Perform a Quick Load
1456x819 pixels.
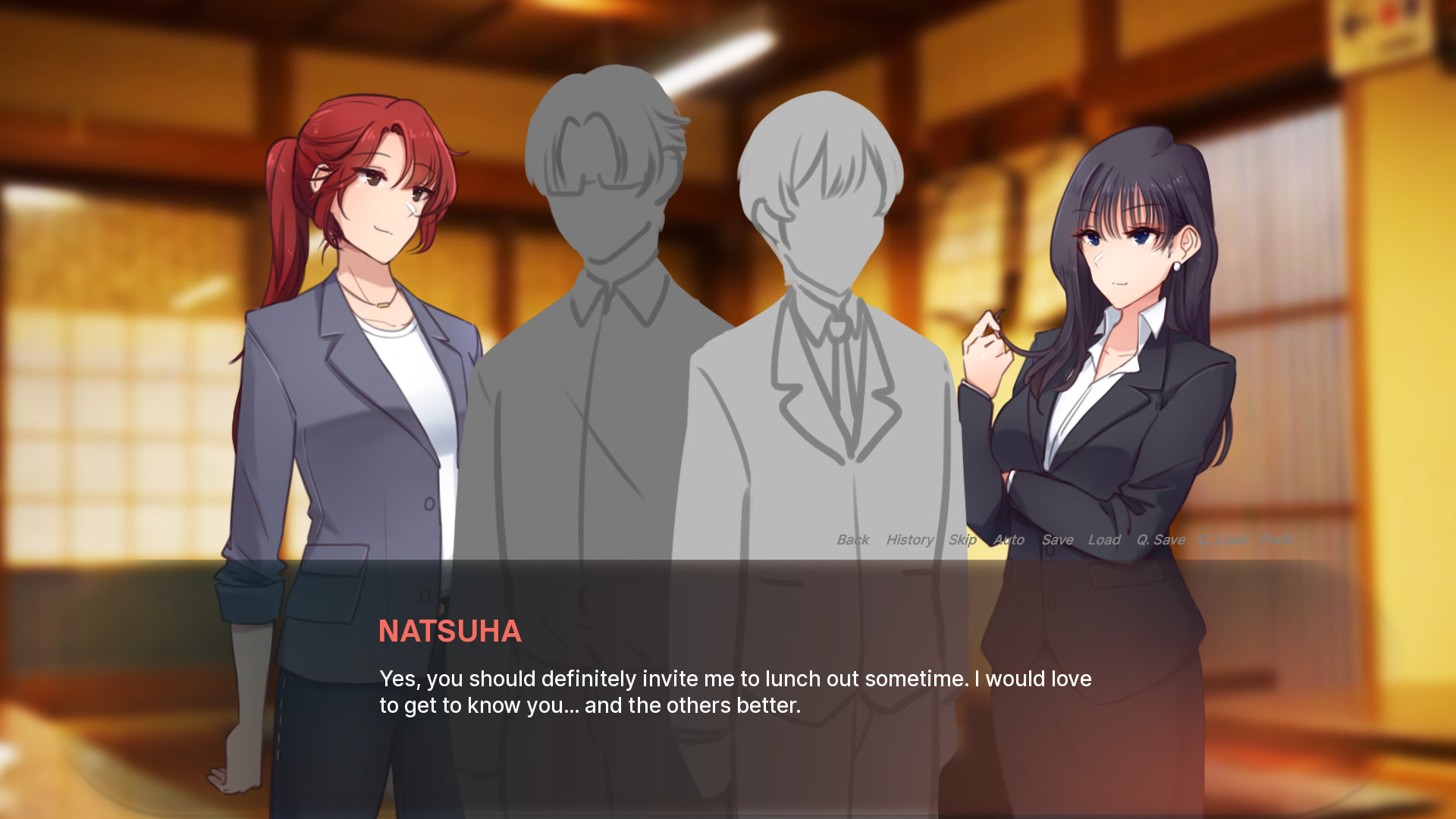1222,540
